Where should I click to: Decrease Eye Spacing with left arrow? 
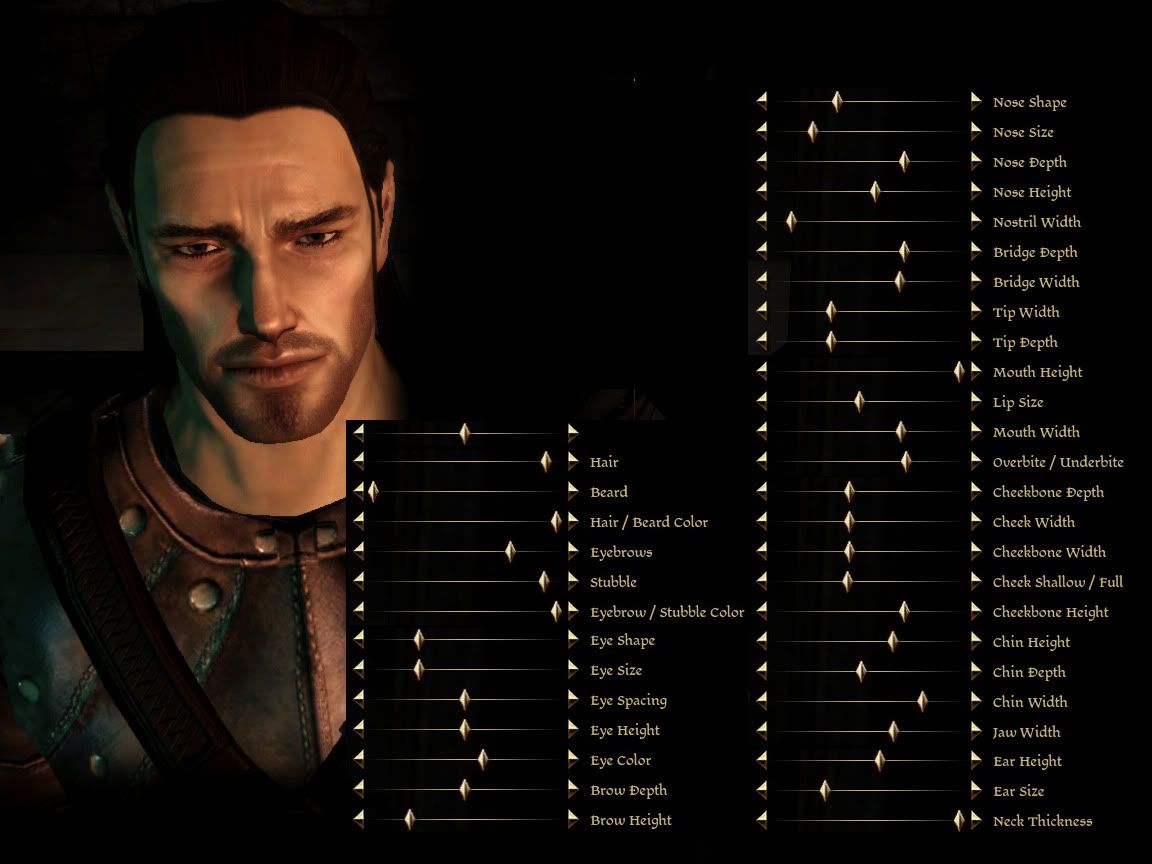359,700
